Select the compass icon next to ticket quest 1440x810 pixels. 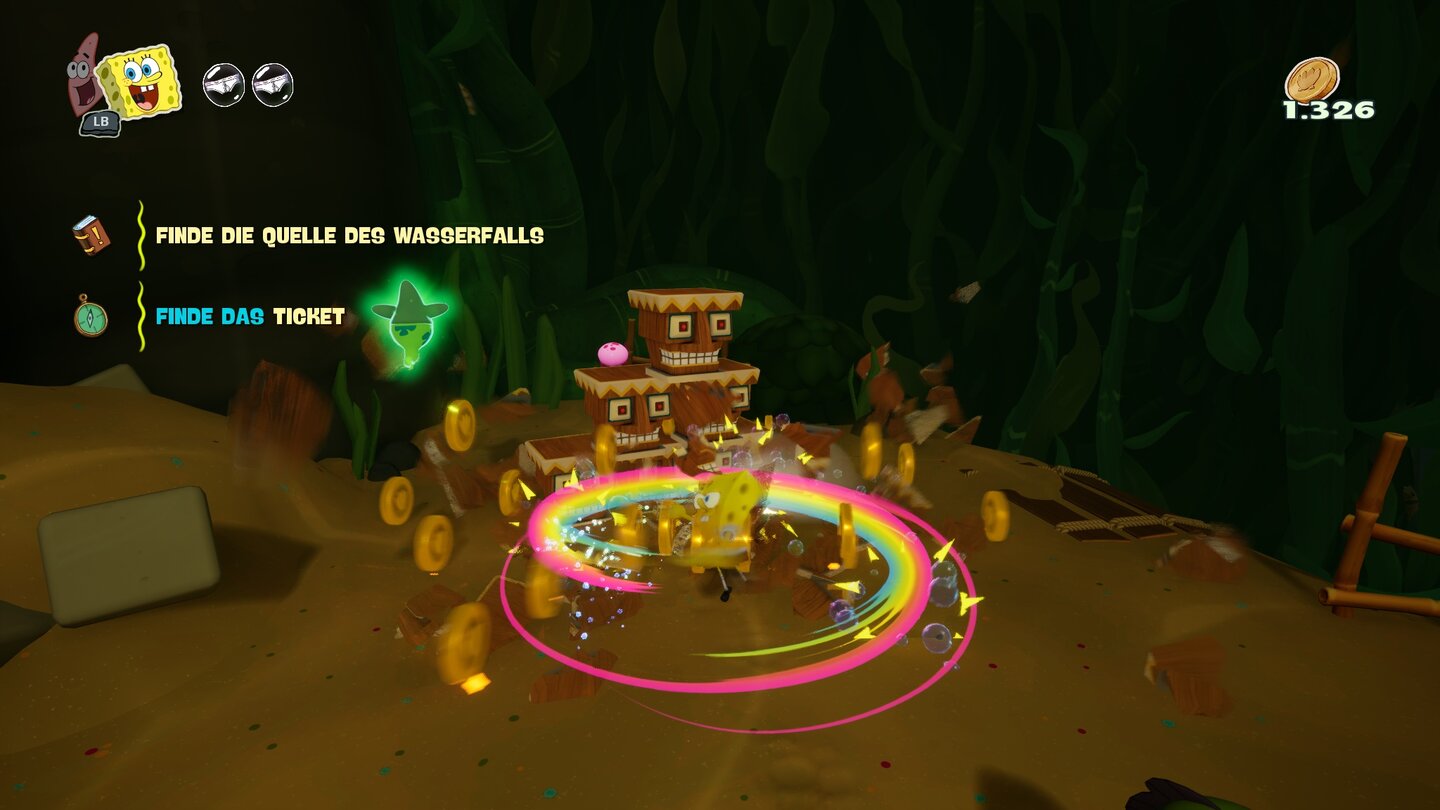91,320
